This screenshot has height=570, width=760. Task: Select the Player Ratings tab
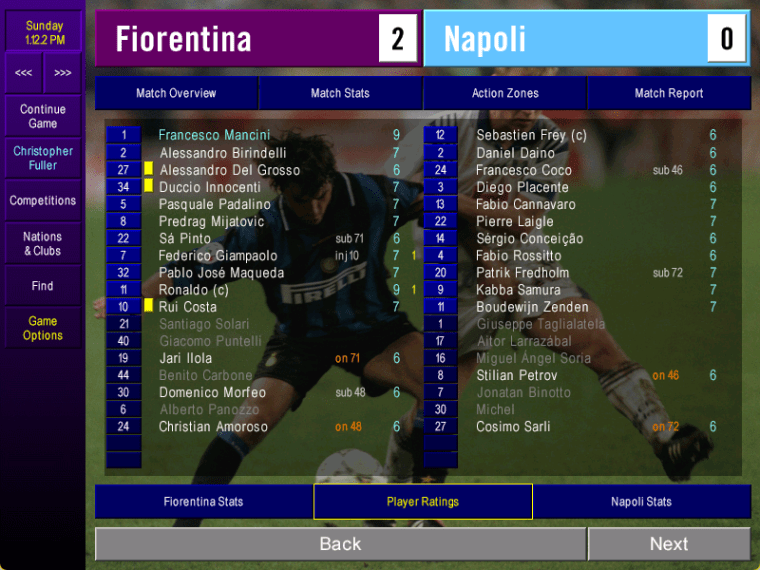[422, 502]
